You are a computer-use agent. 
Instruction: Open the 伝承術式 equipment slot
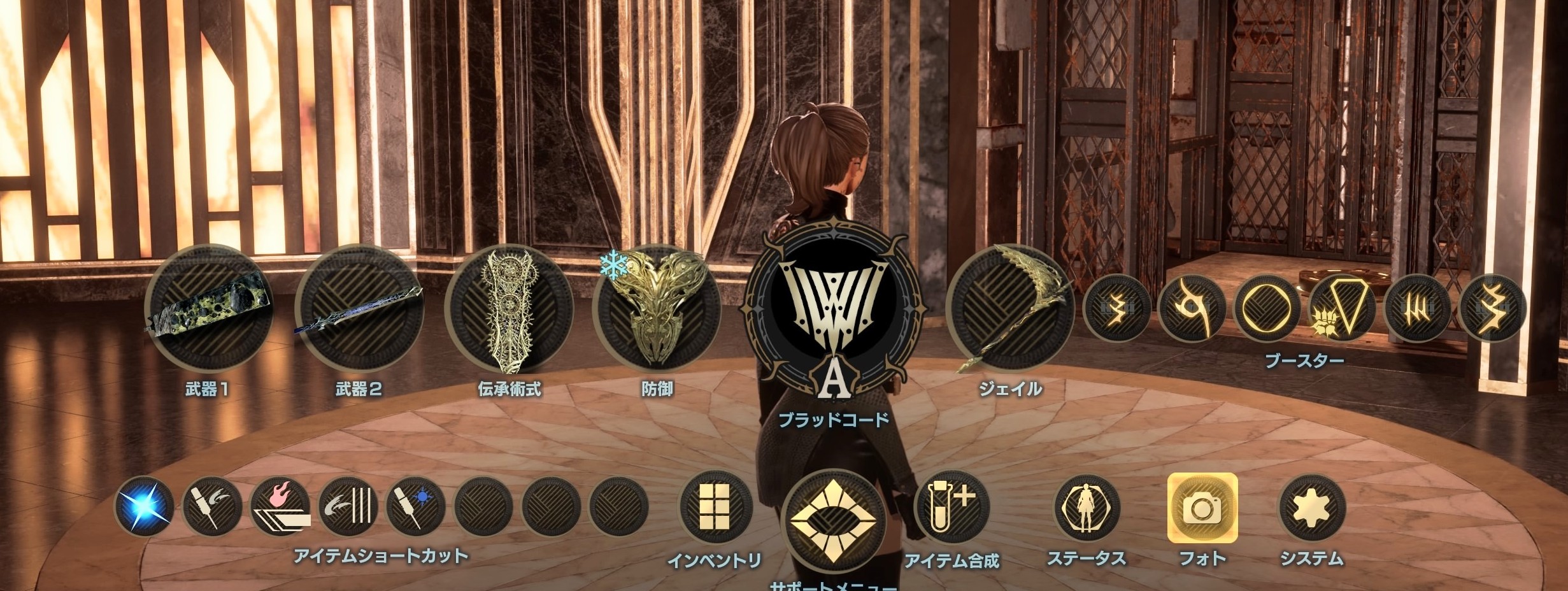coord(508,310)
